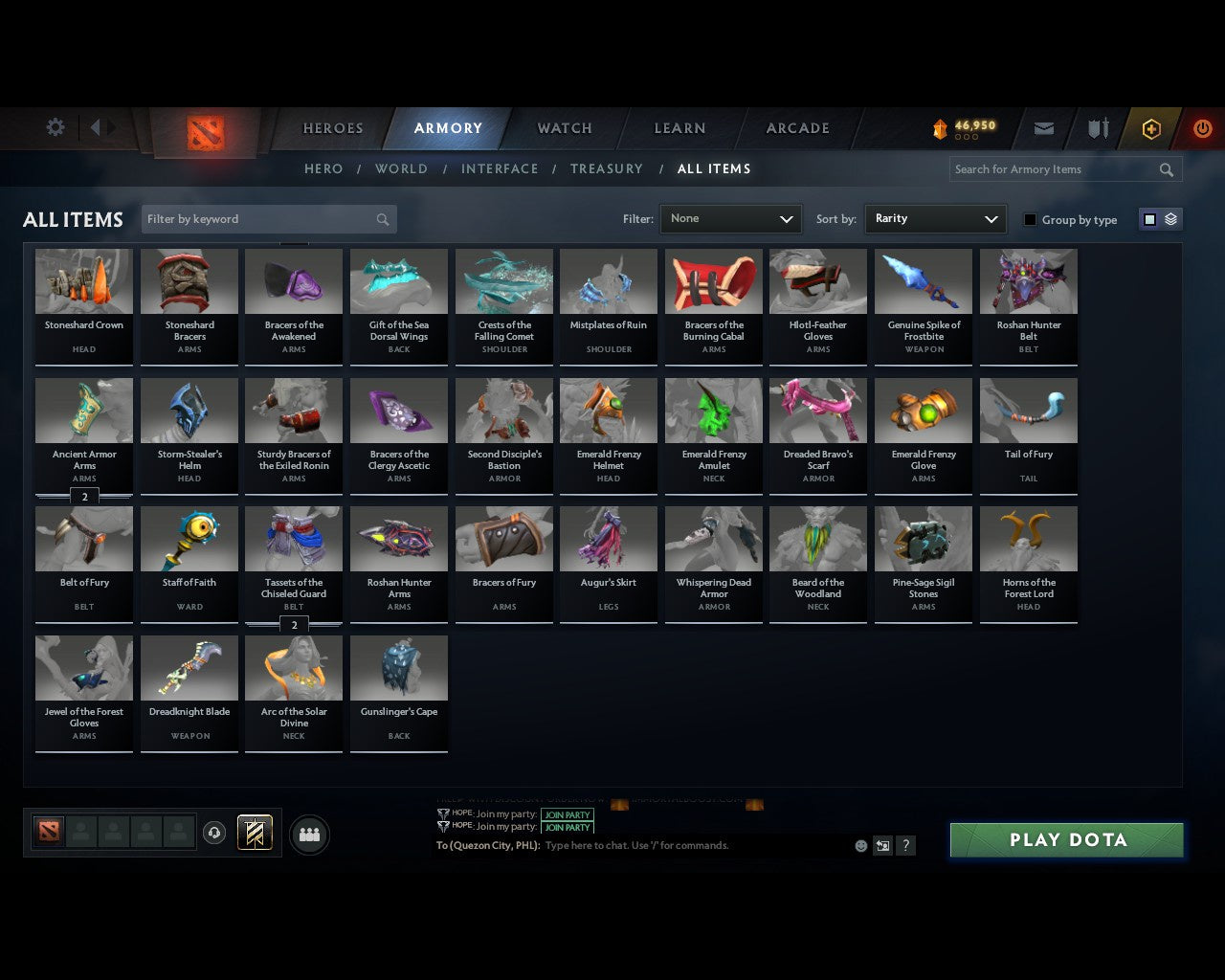
Task: Open the Filter dropdown showing None
Action: [730, 219]
